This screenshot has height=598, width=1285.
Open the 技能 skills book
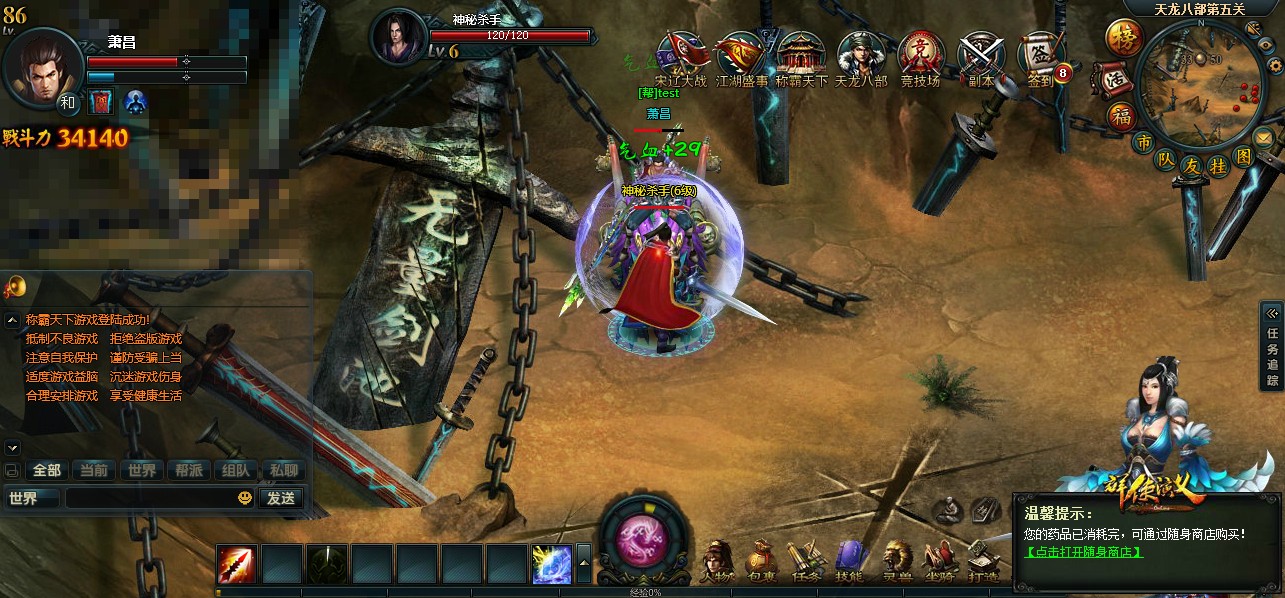(x=849, y=561)
